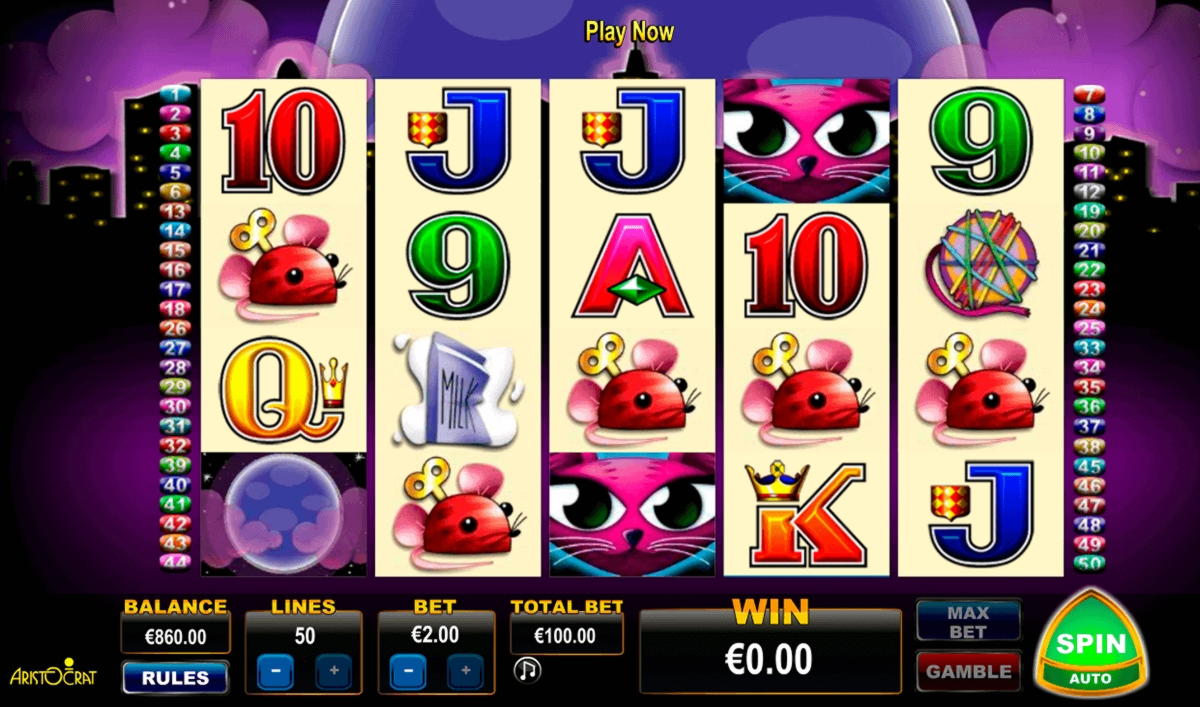
Task: Open the Rules screen
Action: [175, 677]
